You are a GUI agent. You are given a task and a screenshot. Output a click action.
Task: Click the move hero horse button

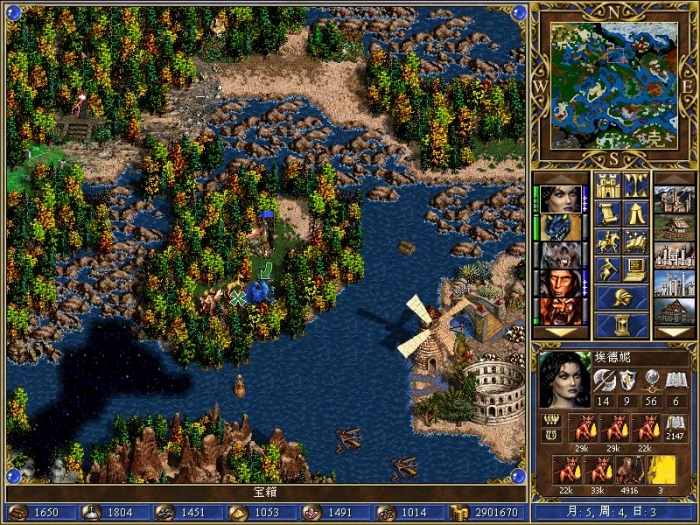[x=609, y=241]
